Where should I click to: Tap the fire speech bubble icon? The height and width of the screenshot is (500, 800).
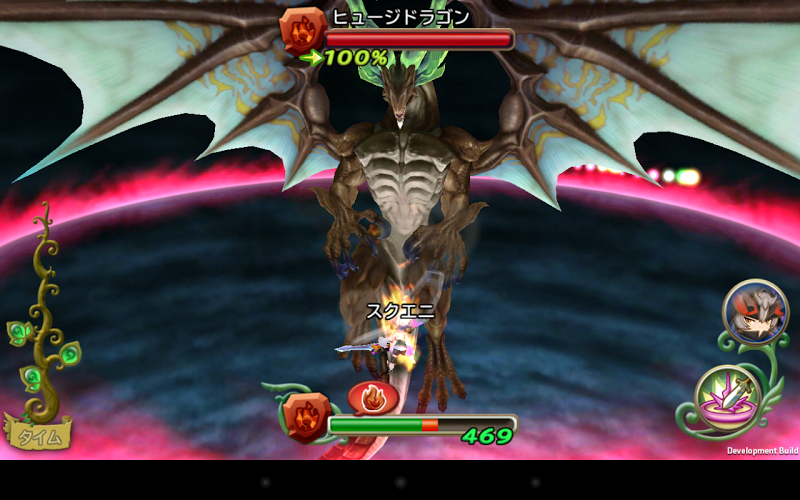pyautogui.click(x=373, y=398)
